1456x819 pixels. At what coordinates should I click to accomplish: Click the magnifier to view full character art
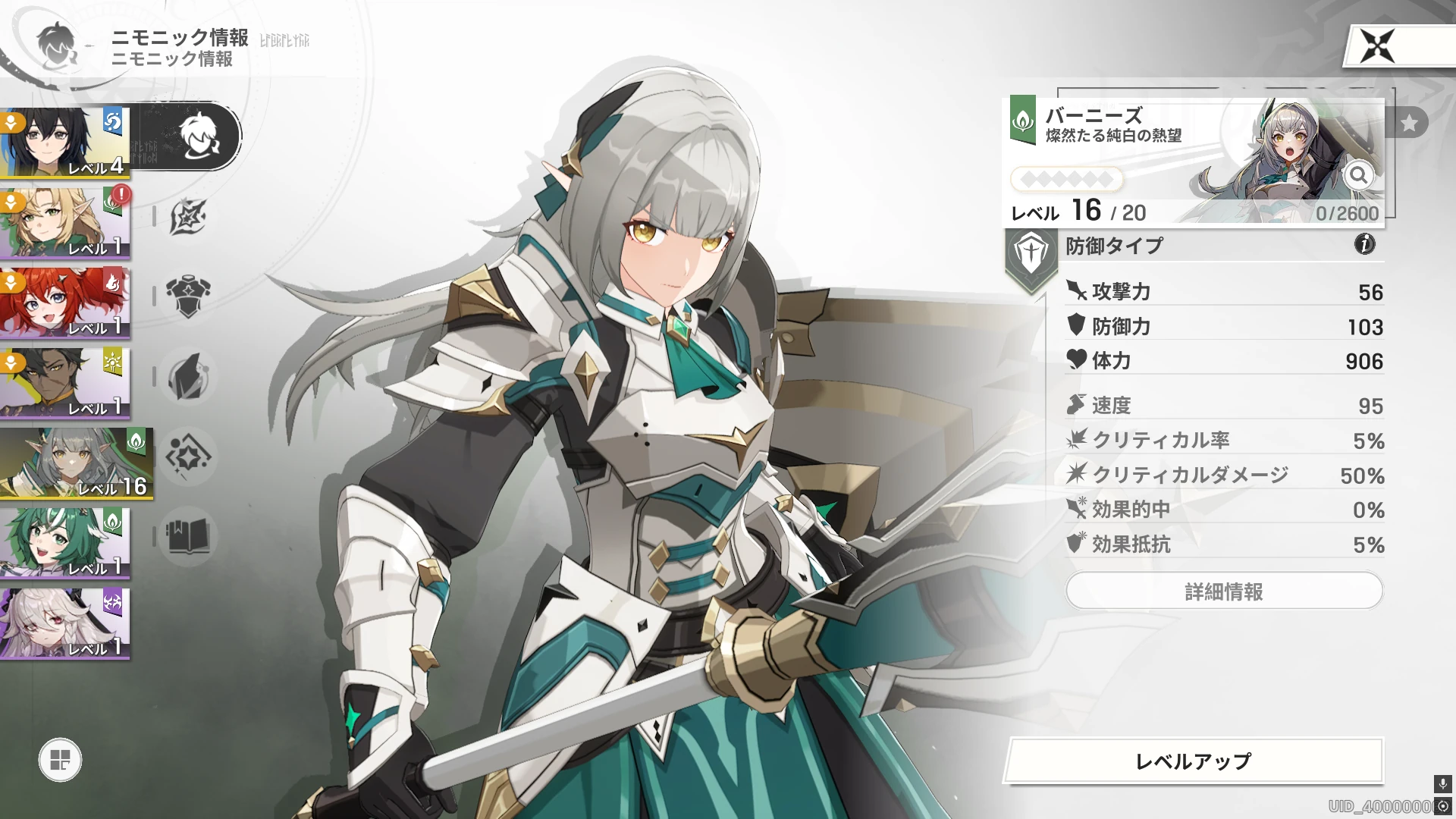coord(1358,176)
